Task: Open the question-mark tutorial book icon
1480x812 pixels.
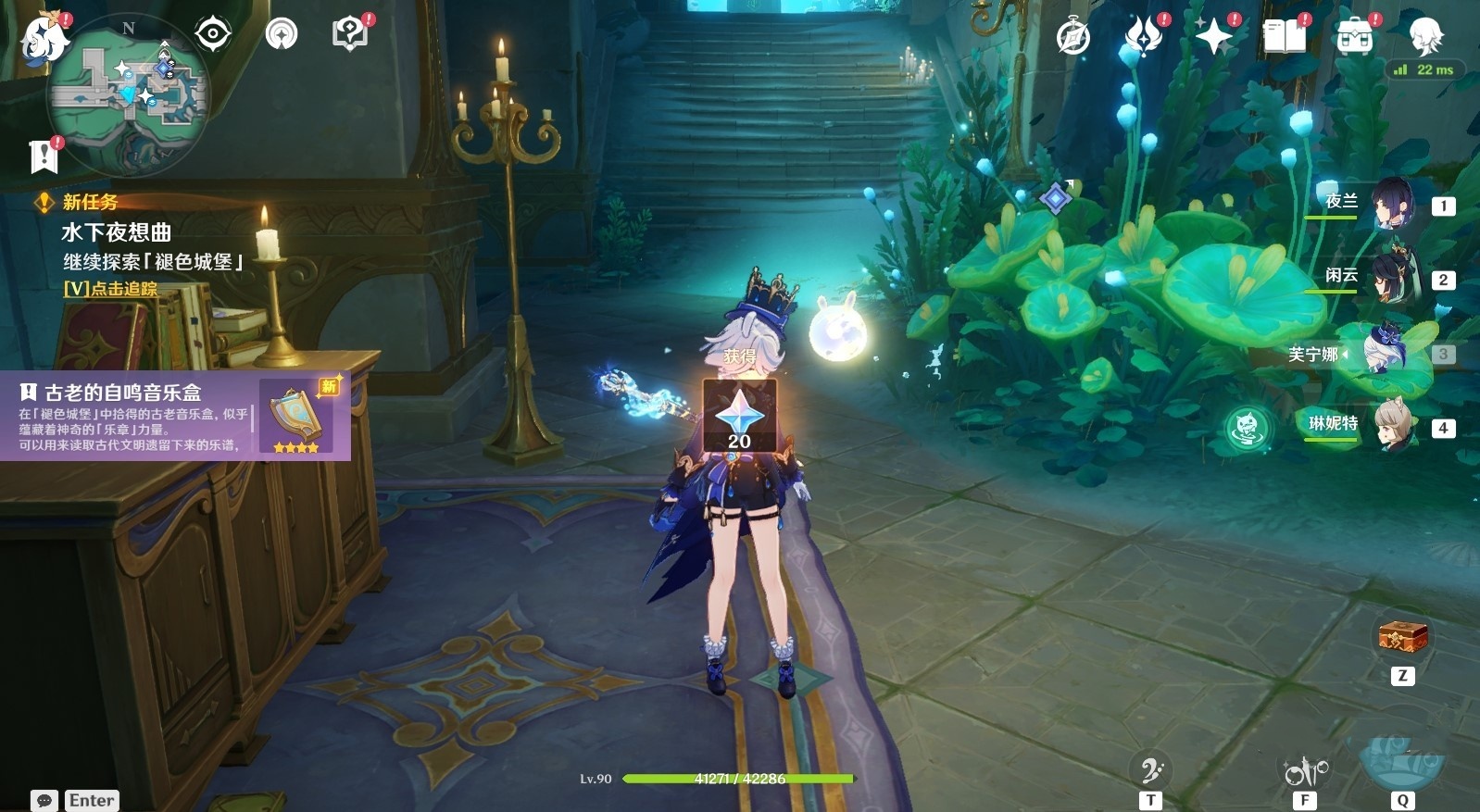Action: pos(349,35)
